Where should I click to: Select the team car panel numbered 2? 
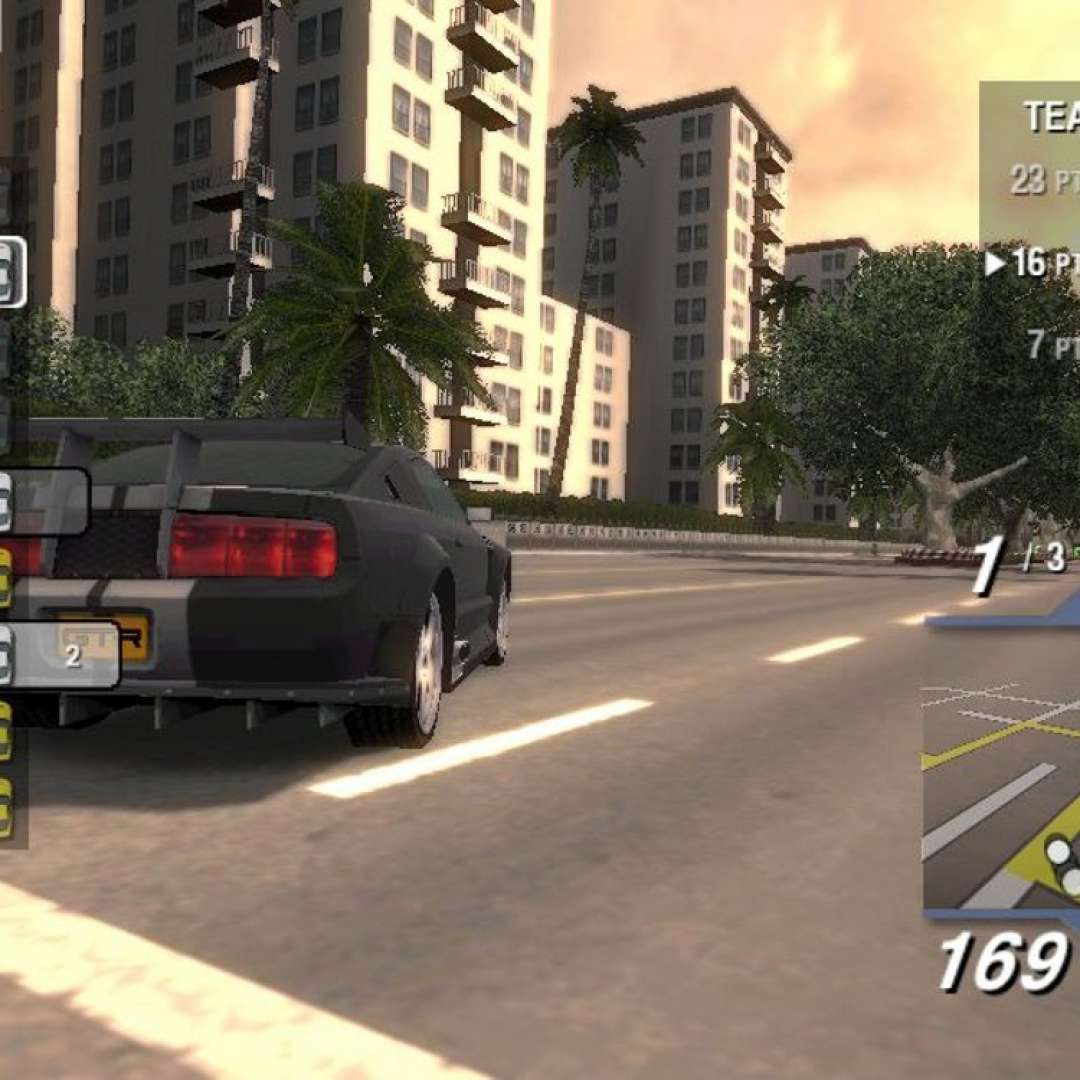pos(60,656)
